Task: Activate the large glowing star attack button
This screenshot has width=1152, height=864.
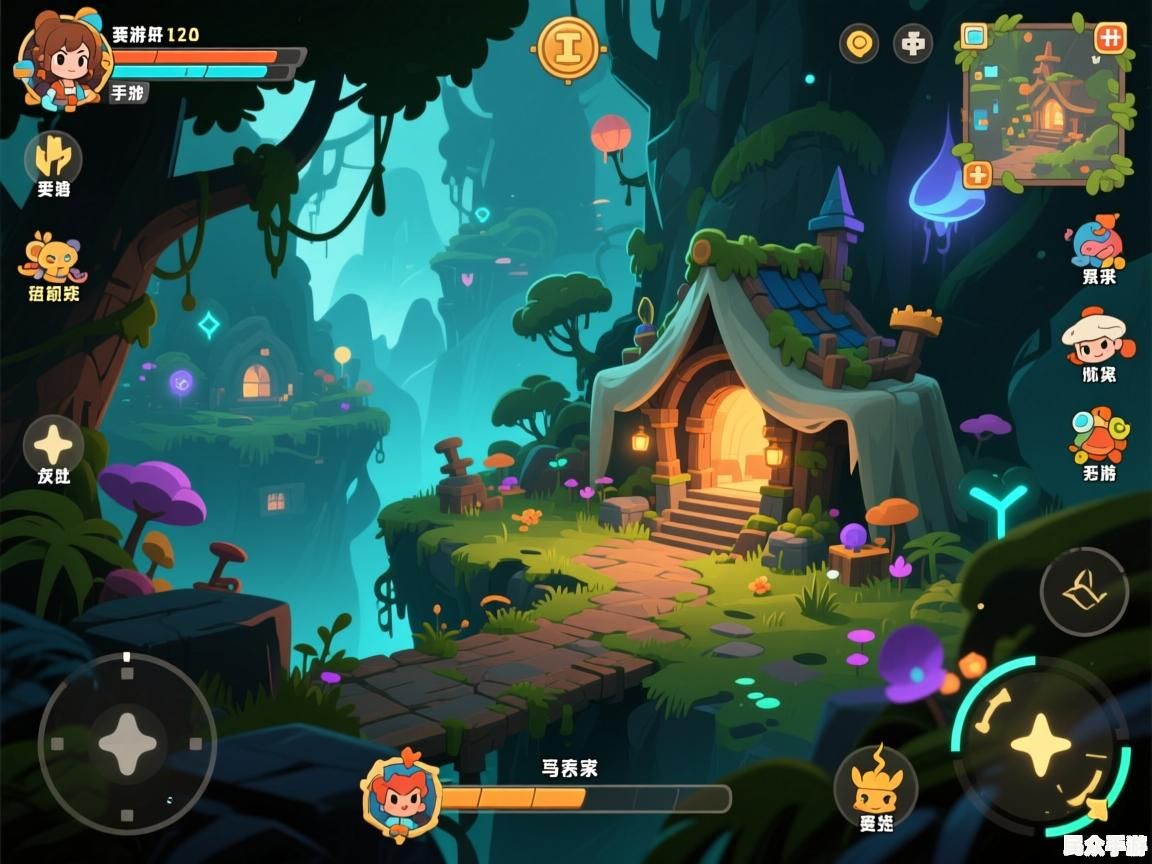Action: (1041, 745)
